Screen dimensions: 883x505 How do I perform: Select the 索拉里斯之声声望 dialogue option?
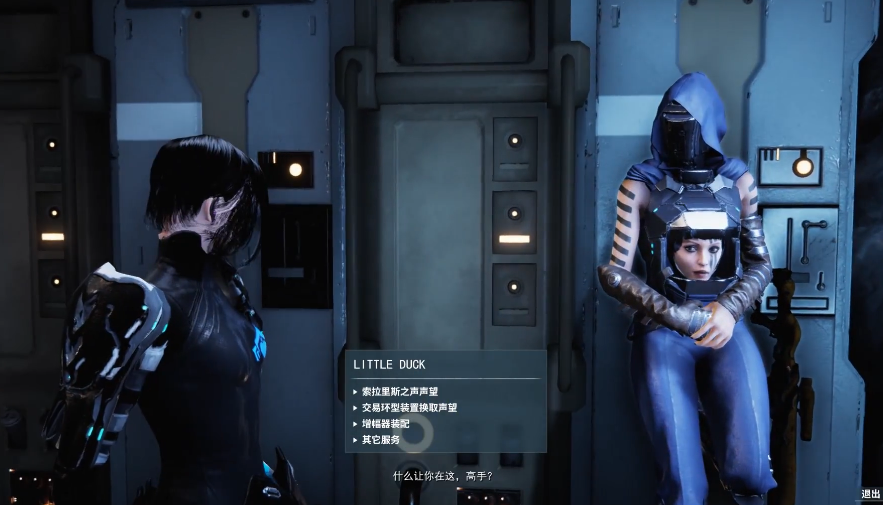[400, 391]
